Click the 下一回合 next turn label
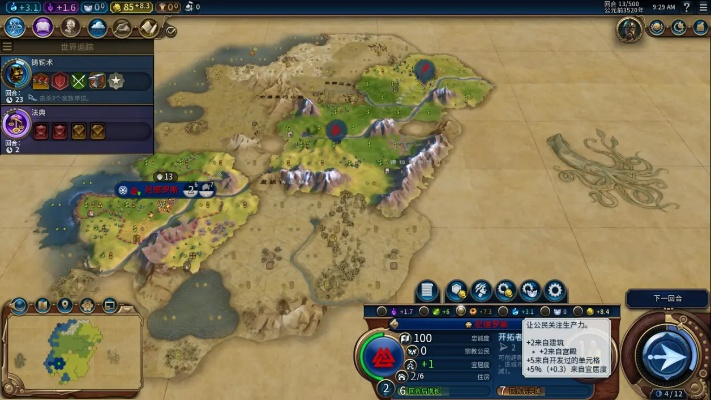The image size is (711, 400). pyautogui.click(x=667, y=298)
